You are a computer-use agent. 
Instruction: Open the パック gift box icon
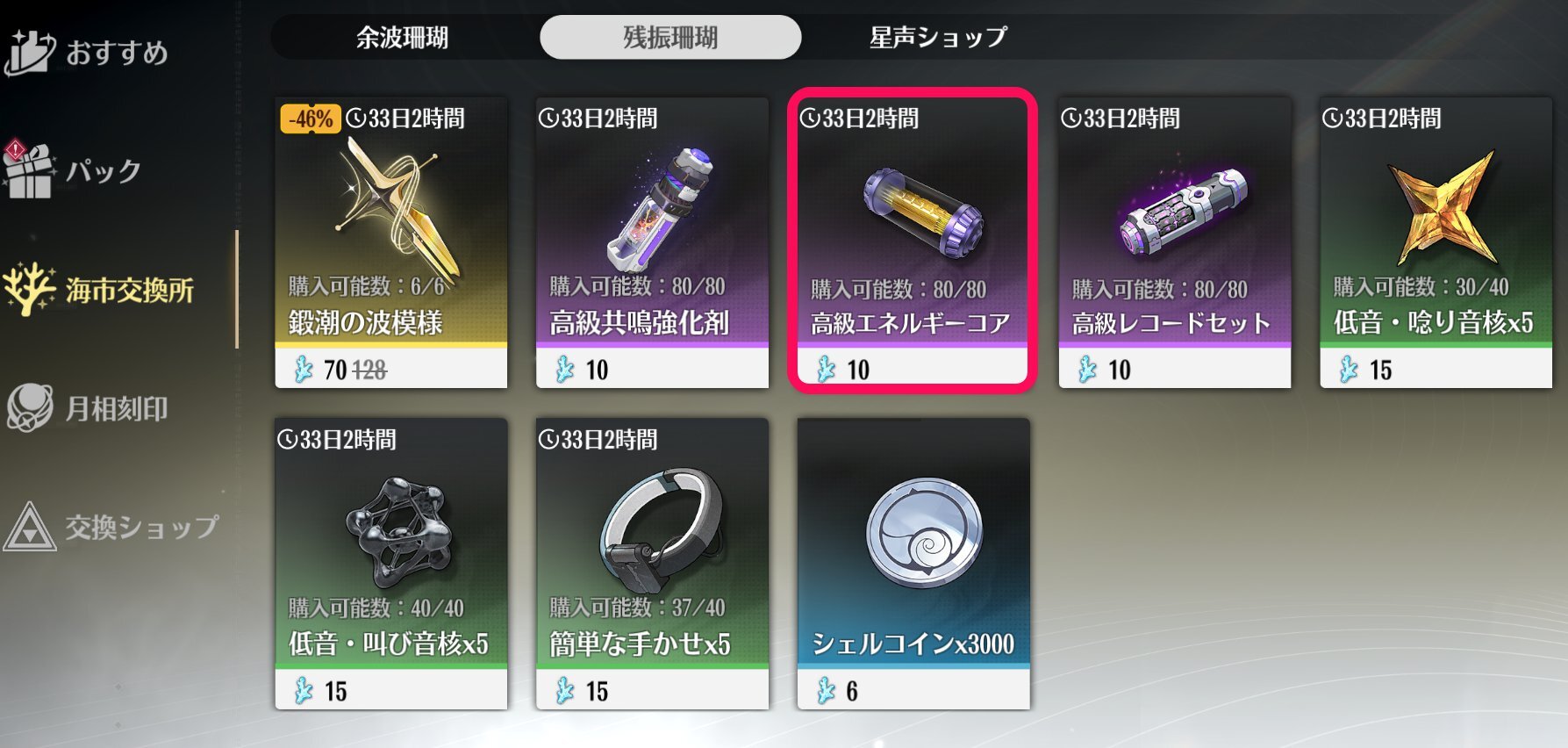click(29, 172)
